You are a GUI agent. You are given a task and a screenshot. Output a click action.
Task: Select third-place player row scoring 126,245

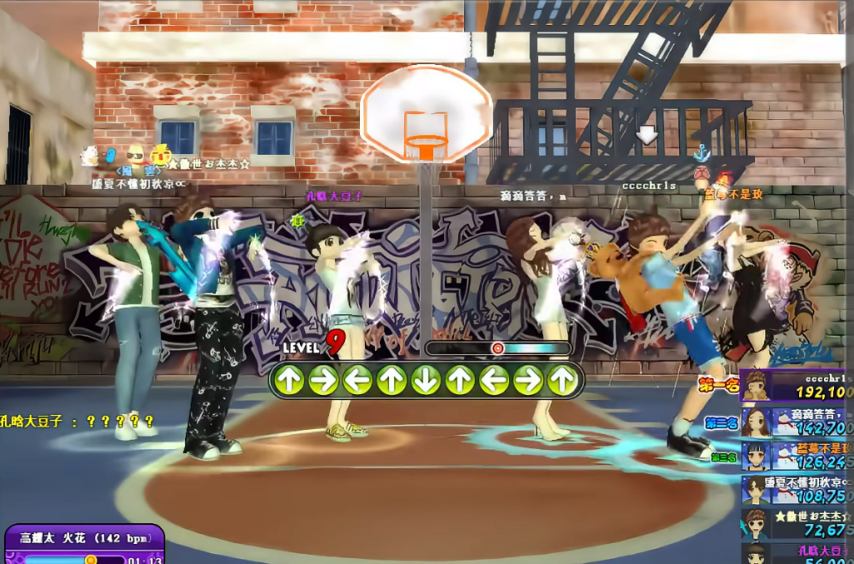(x=797, y=456)
